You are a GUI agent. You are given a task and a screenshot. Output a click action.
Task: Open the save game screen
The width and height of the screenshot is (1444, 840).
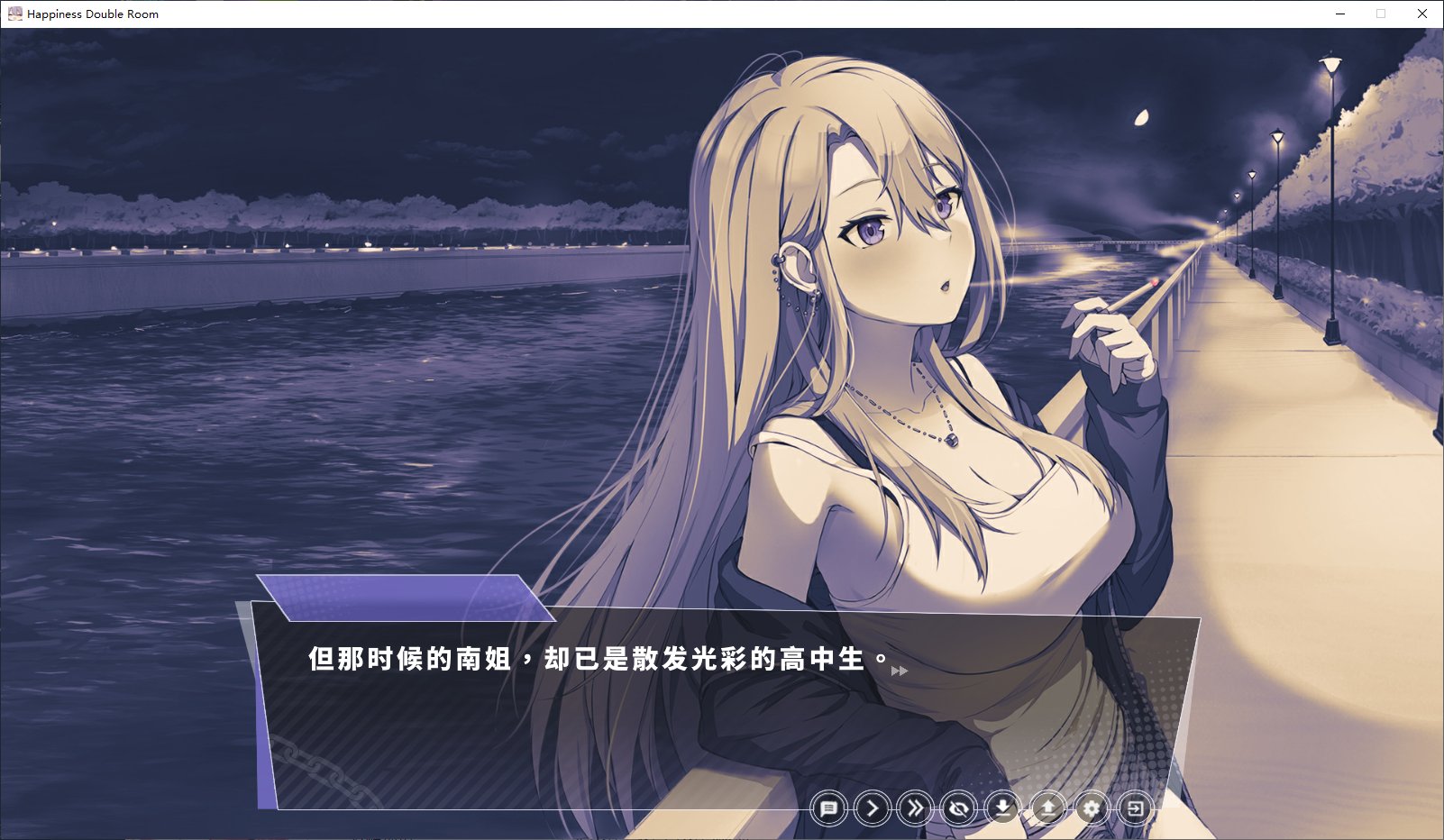pos(1002,809)
